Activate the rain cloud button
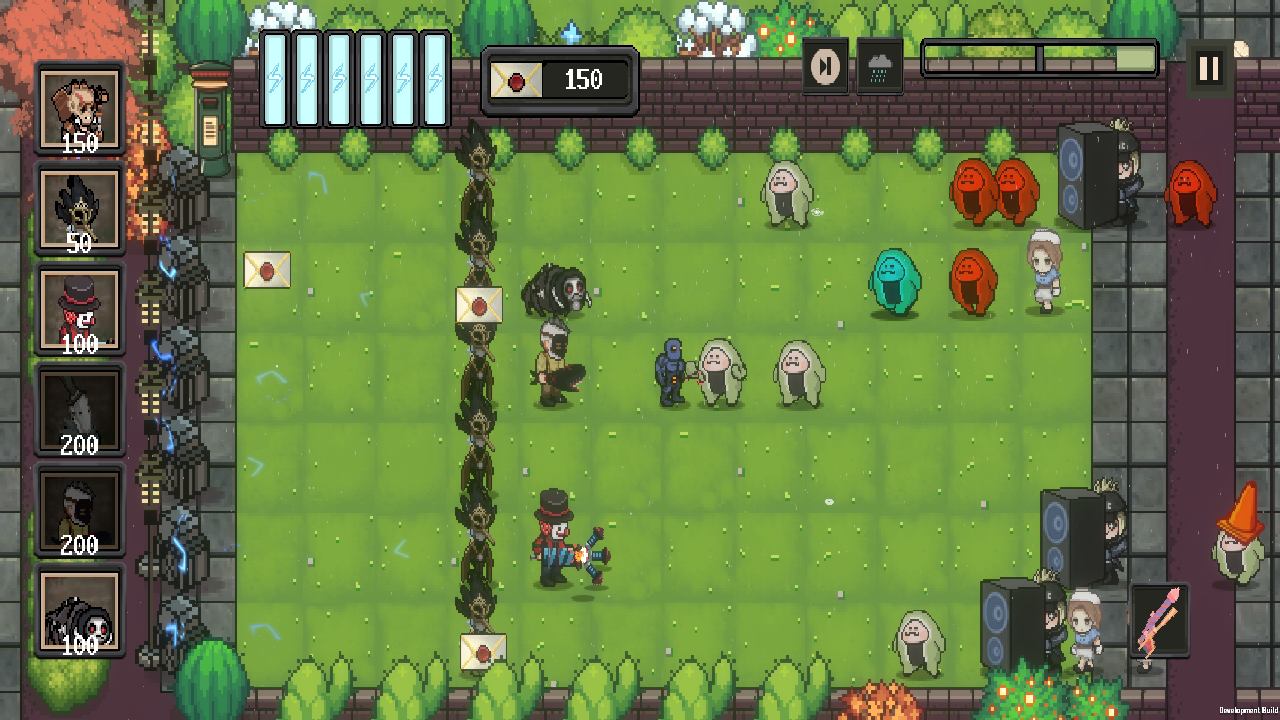This screenshot has width=1280, height=720. [880, 66]
